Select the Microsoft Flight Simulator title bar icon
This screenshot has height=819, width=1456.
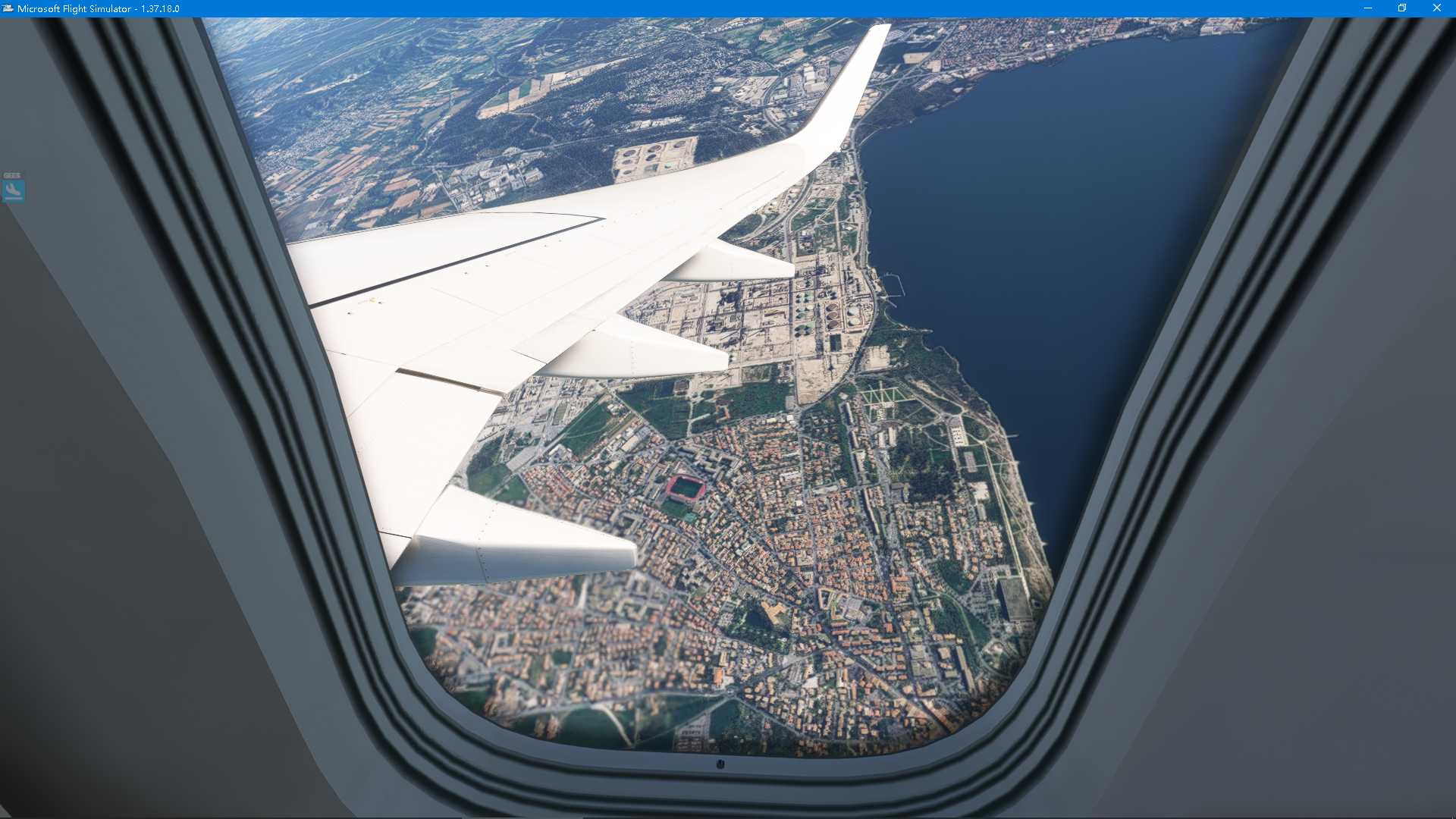[x=8, y=8]
